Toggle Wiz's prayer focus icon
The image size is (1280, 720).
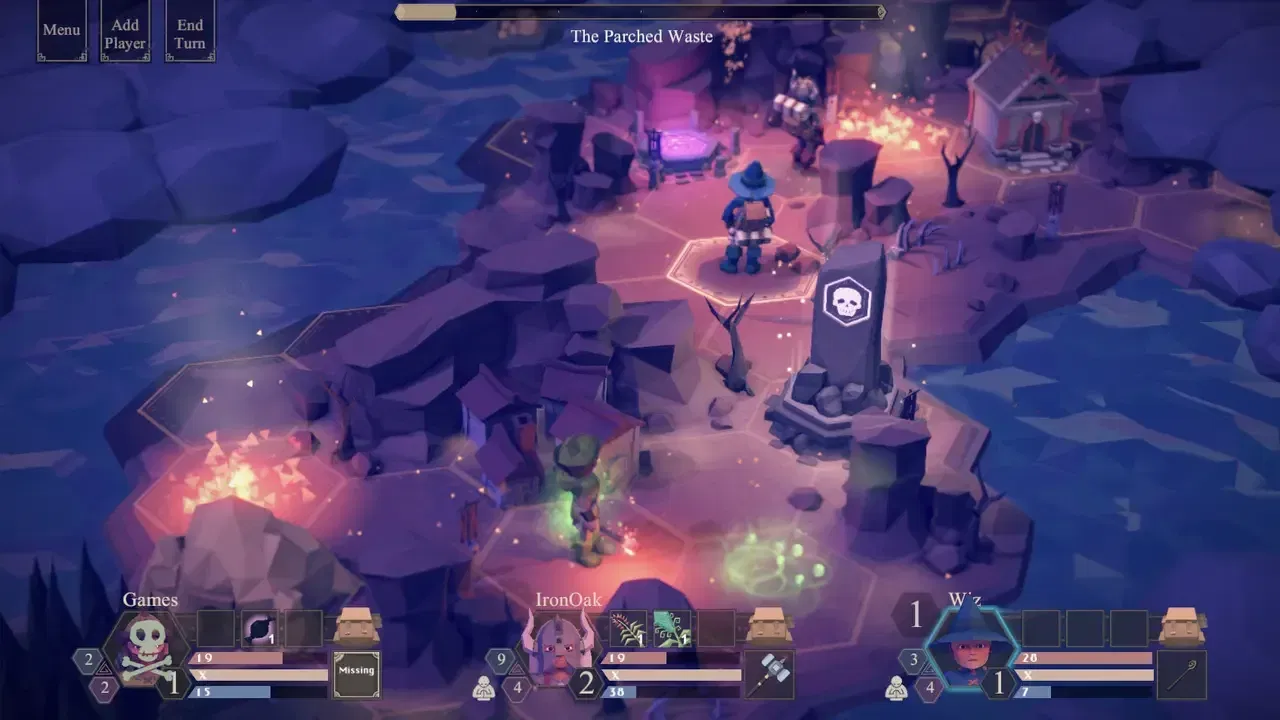897,688
